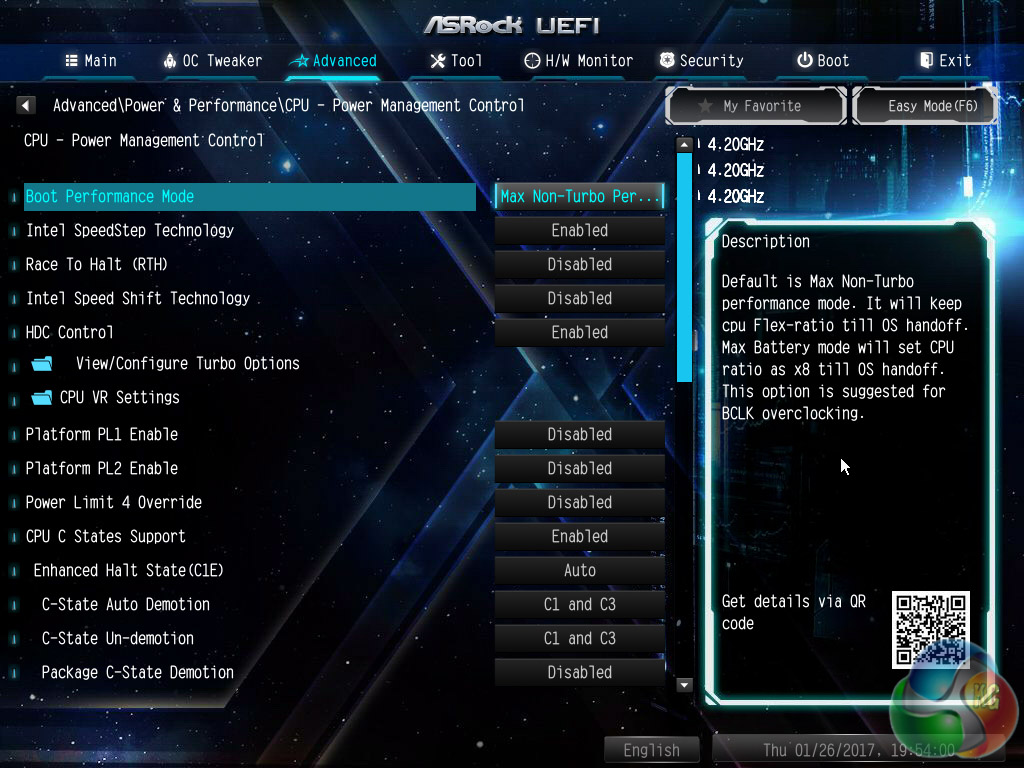Viewport: 1024px width, 768px height.
Task: Toggle Intel SpeedStep Technology setting
Action: (x=579, y=231)
